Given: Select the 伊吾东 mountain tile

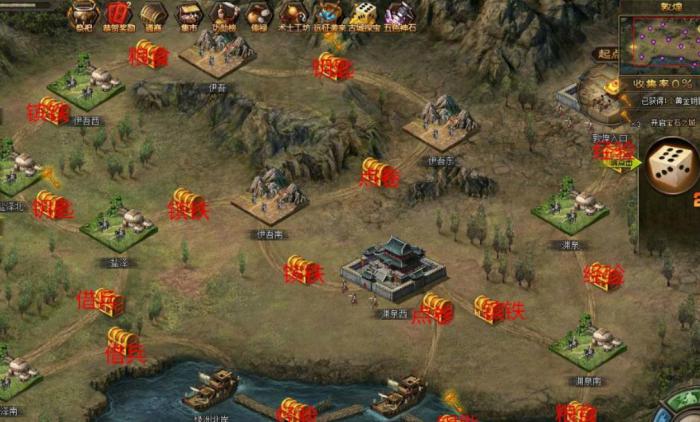Looking at the screenshot, I should pyautogui.click(x=442, y=121).
